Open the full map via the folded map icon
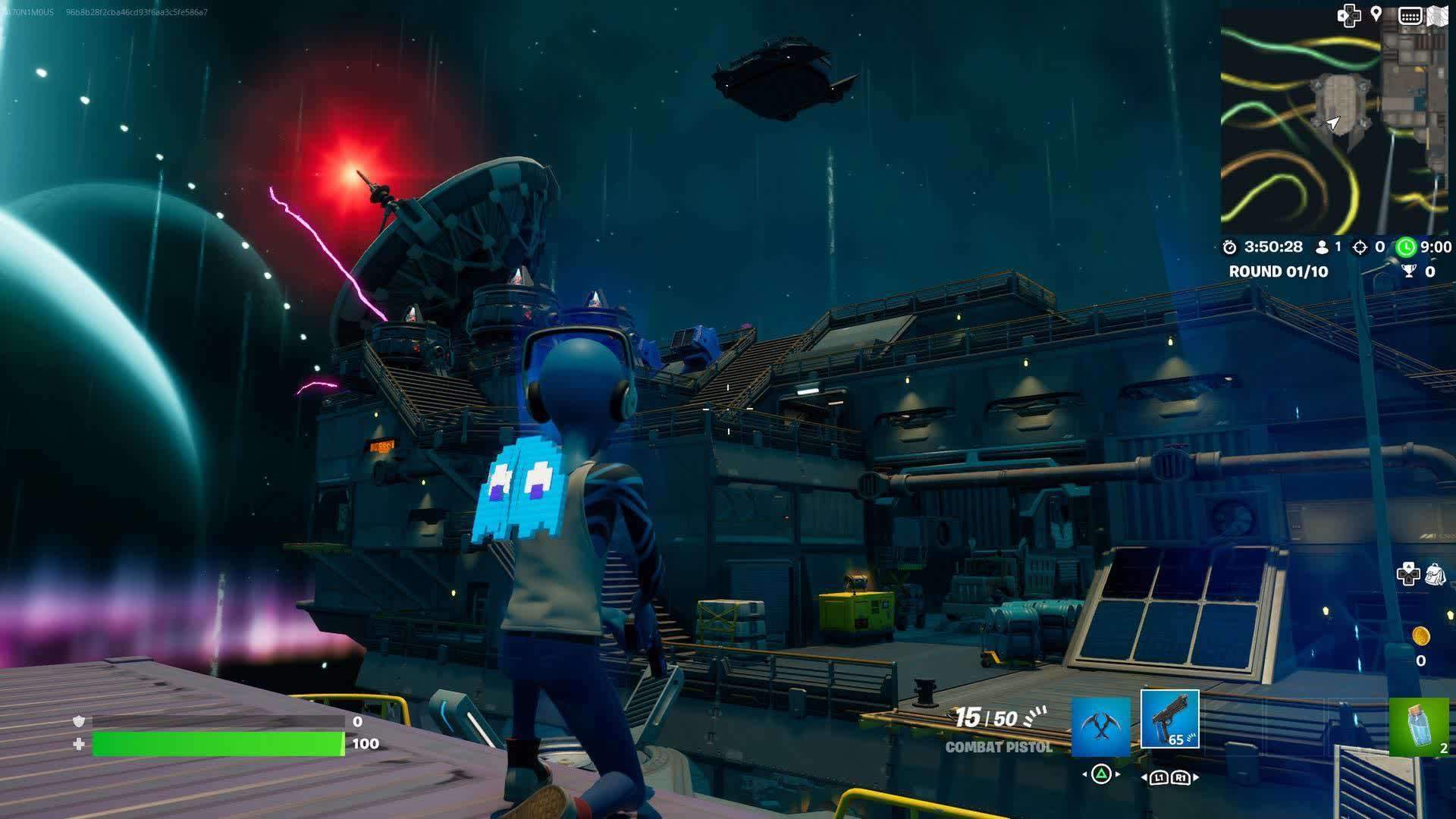 click(1438, 16)
